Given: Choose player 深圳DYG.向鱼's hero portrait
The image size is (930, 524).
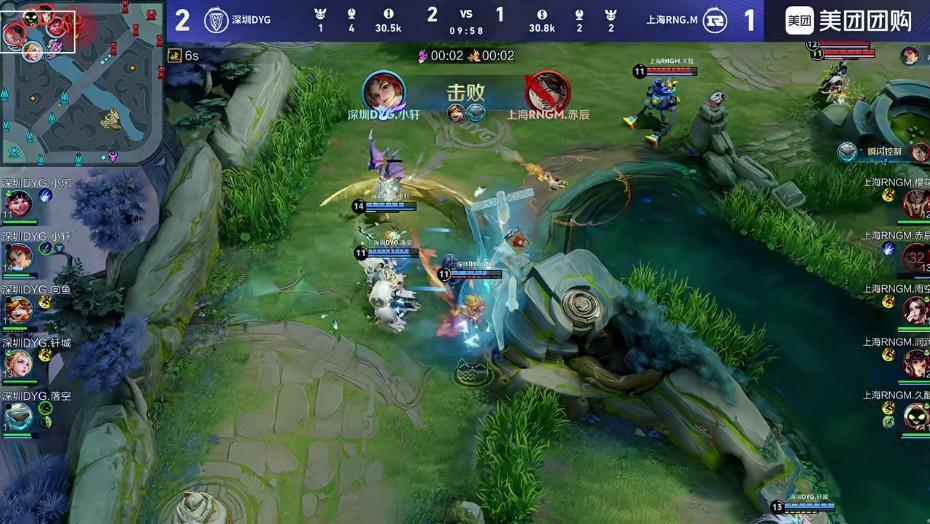Looking at the screenshot, I should coord(18,310).
